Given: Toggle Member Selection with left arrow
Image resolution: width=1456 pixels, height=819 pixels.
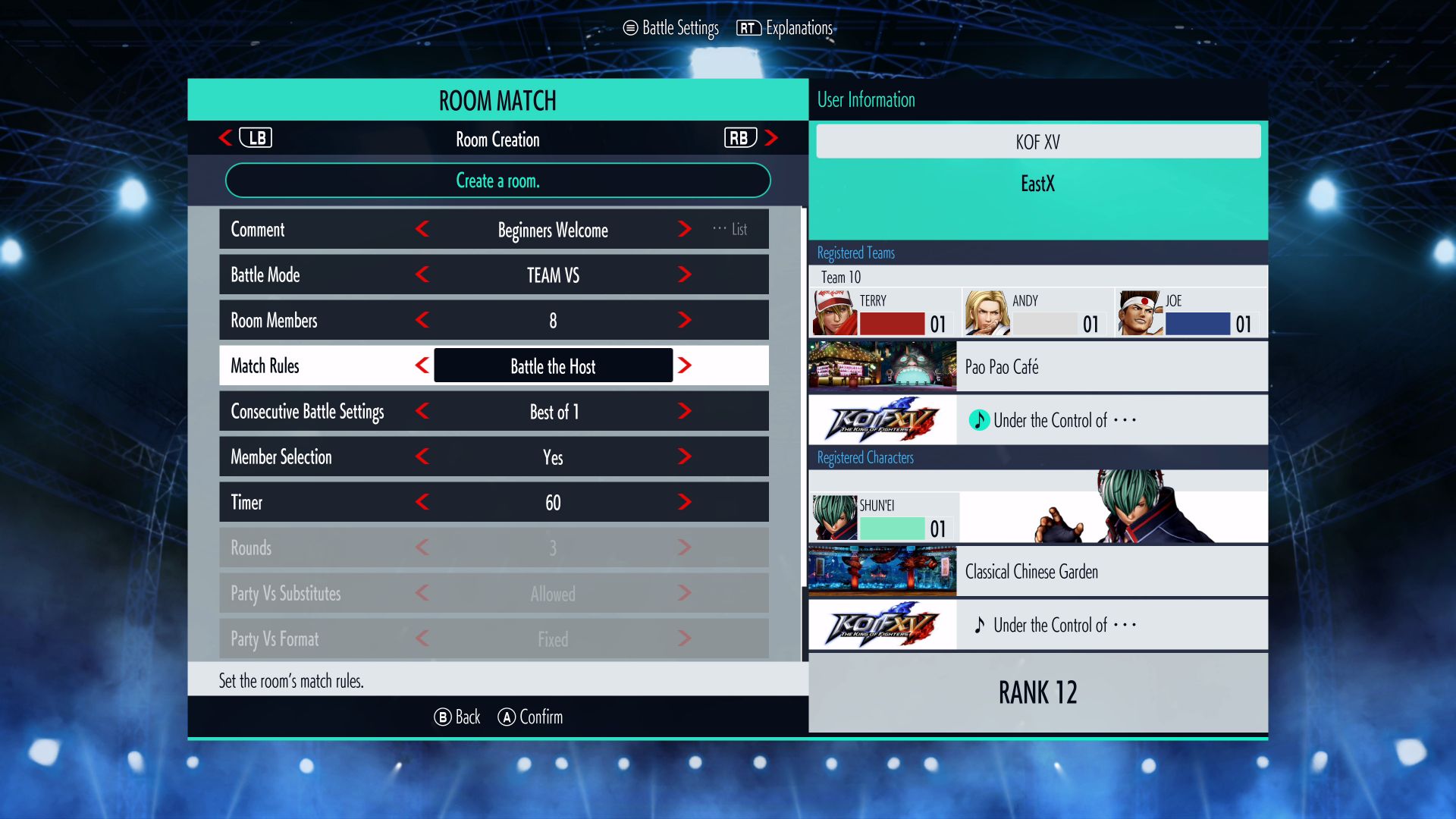Looking at the screenshot, I should pyautogui.click(x=422, y=457).
